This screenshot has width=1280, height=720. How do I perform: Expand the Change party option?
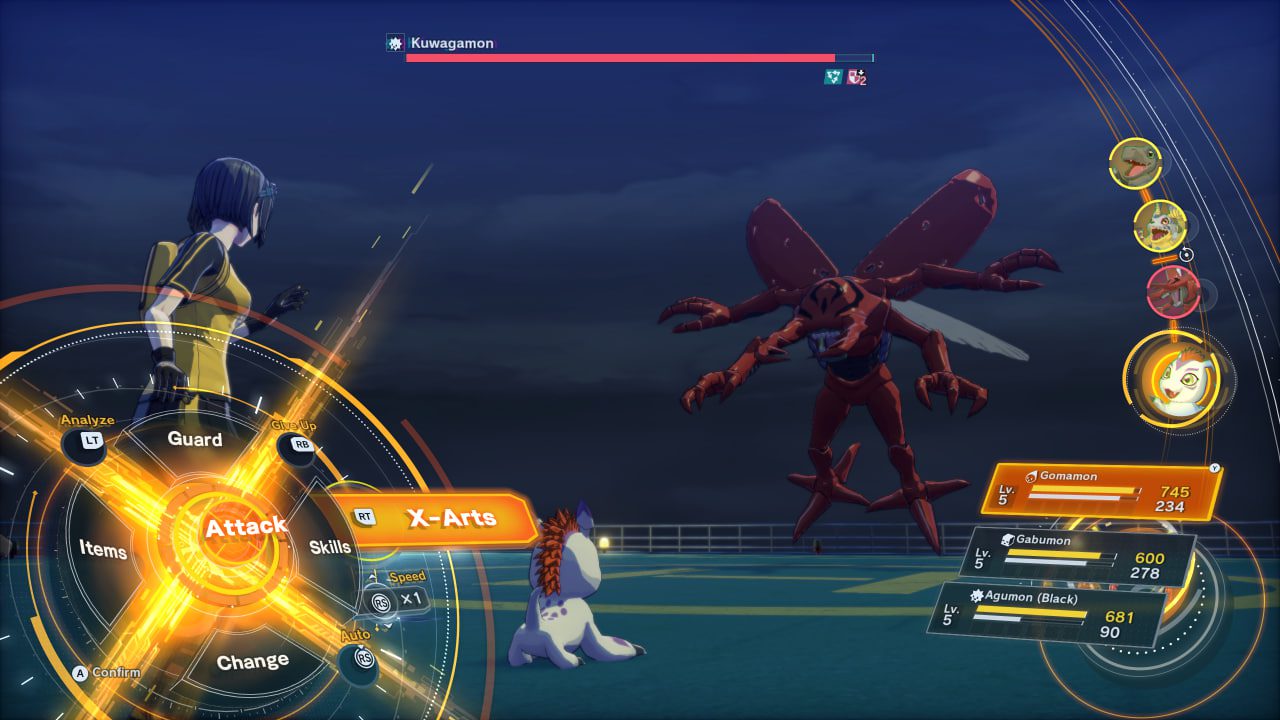click(x=254, y=659)
